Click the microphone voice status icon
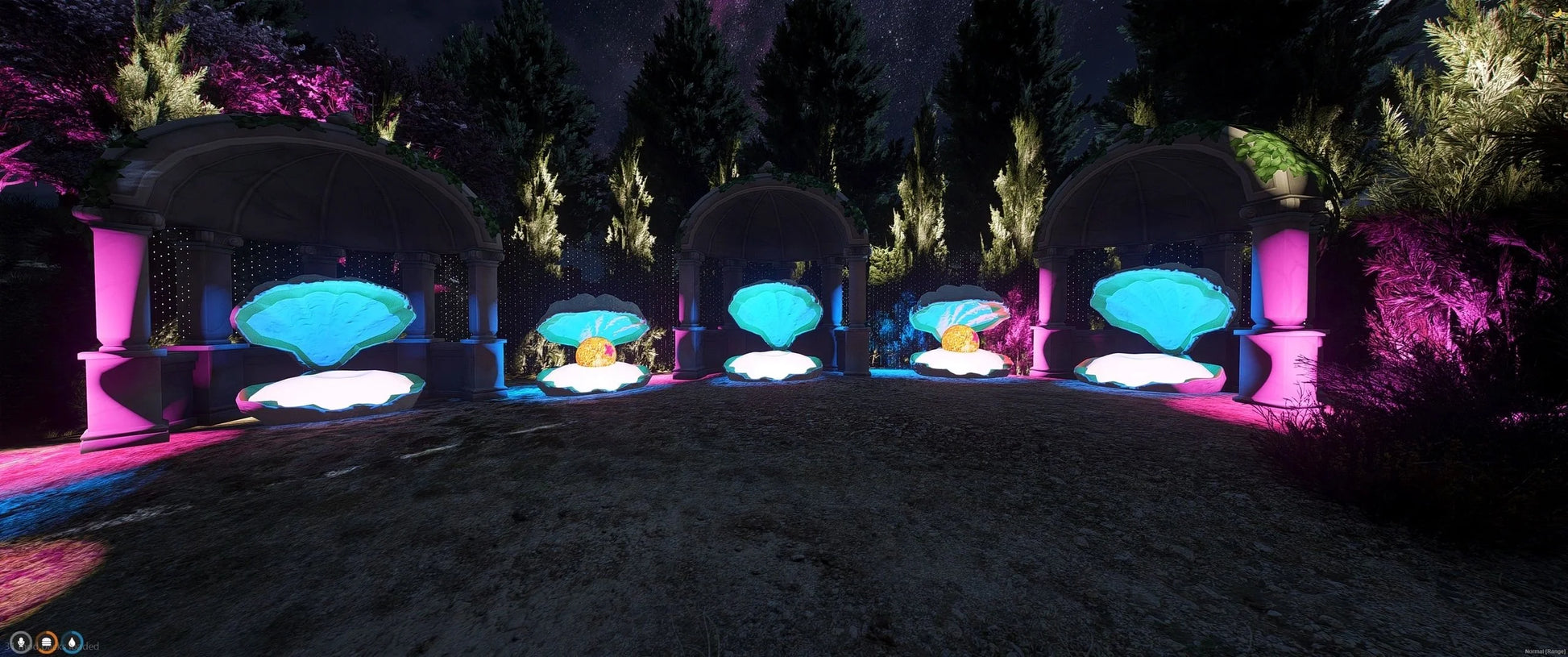Viewport: 1568px width, 657px height. tap(20, 642)
